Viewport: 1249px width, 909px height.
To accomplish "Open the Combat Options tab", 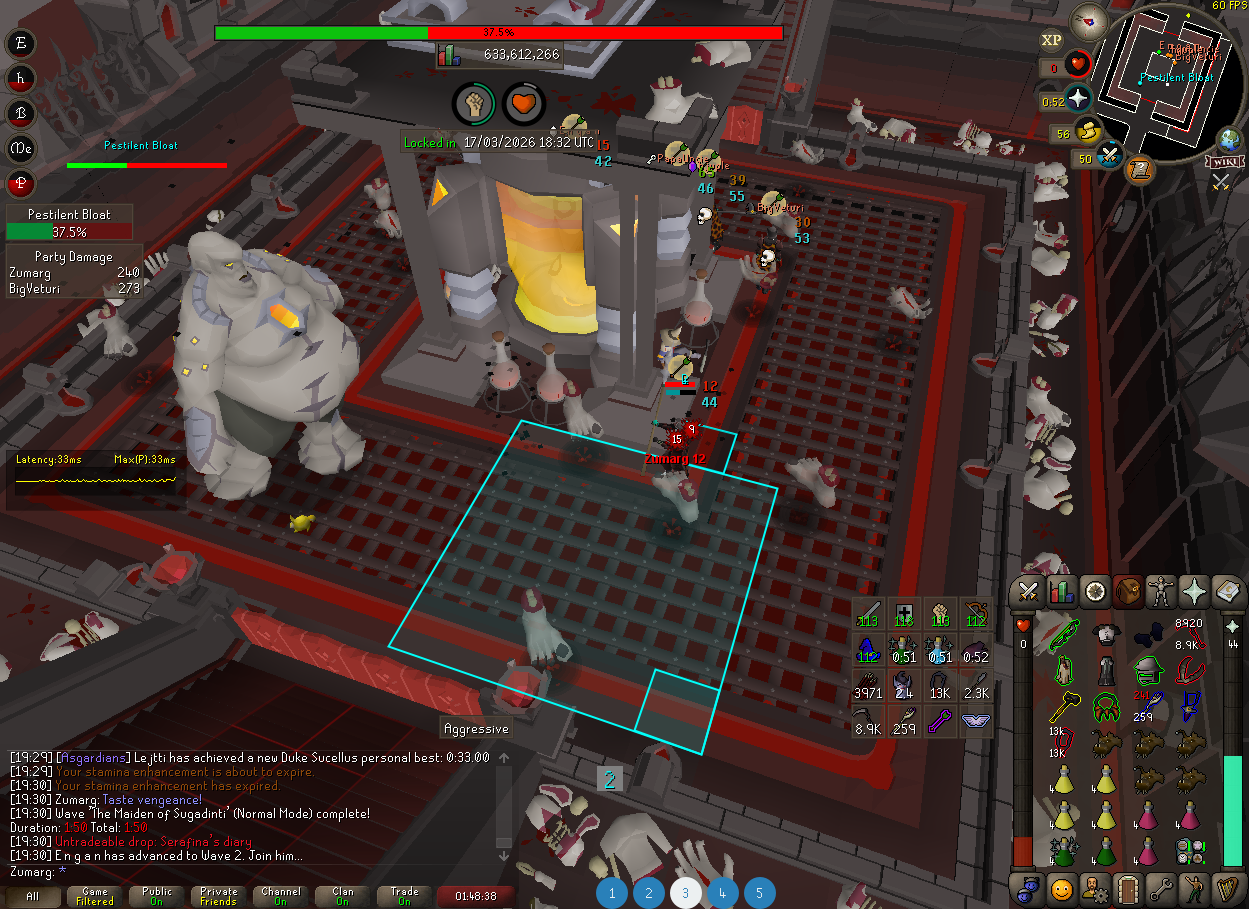I will (x=1026, y=592).
